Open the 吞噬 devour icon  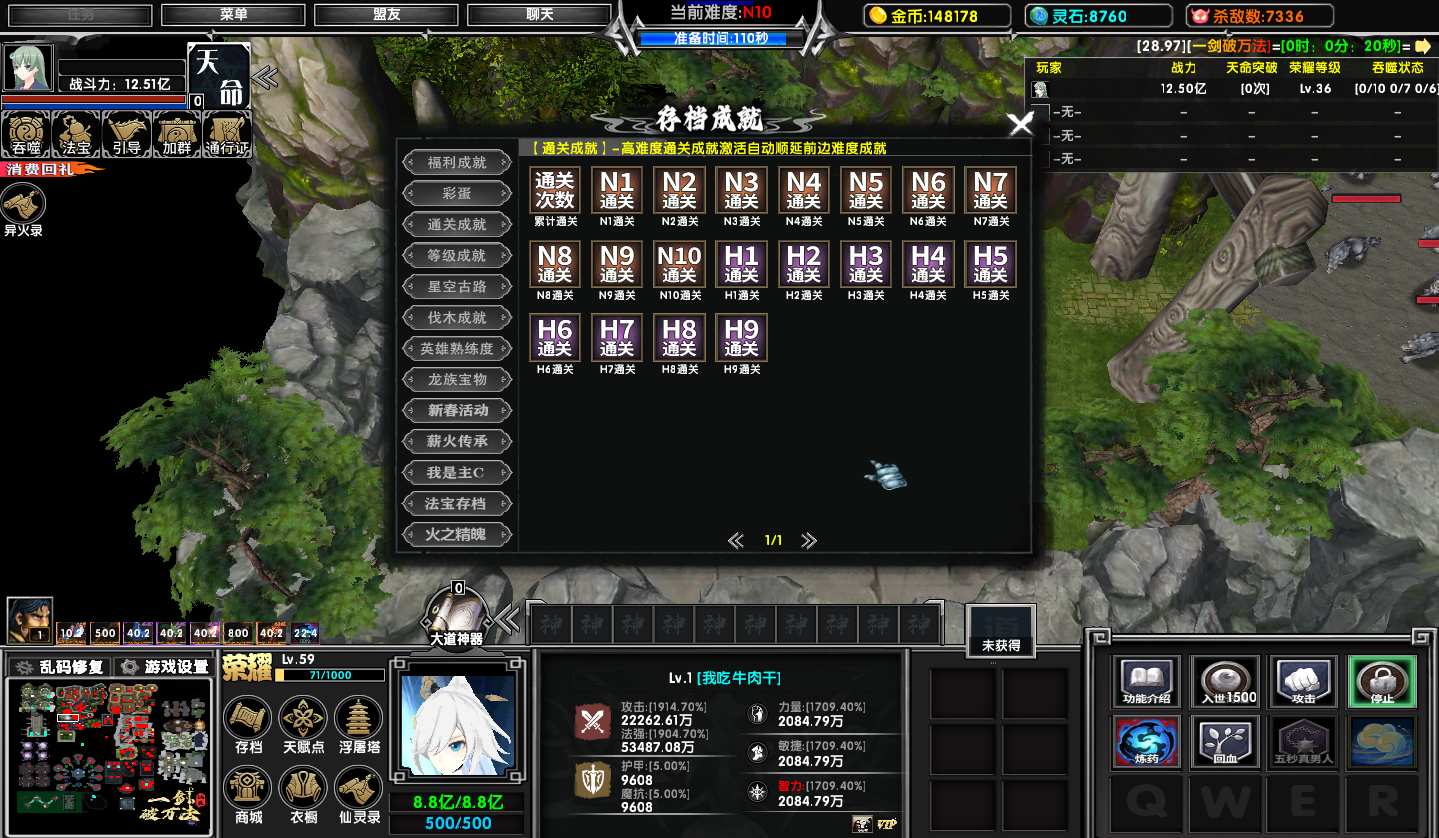pos(26,134)
